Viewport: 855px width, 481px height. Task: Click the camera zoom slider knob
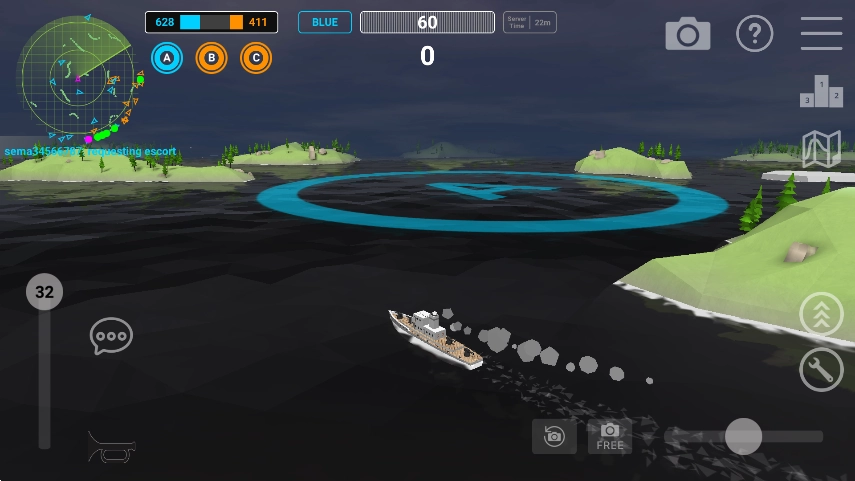[x=743, y=436]
